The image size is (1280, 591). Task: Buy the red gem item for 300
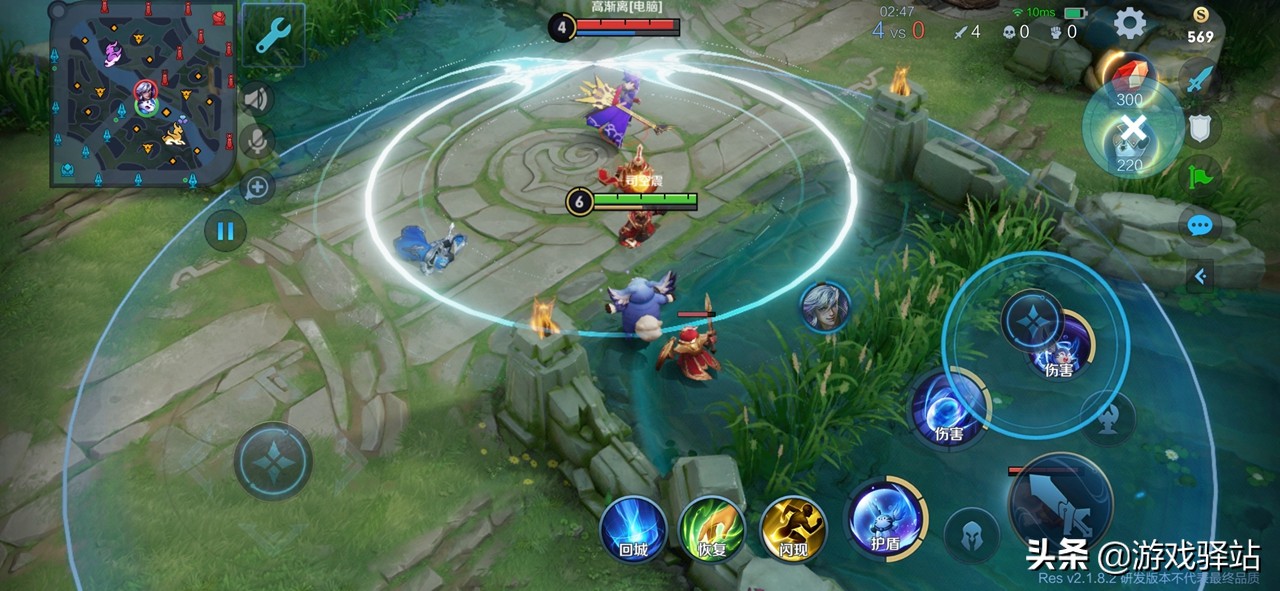(x=1130, y=78)
